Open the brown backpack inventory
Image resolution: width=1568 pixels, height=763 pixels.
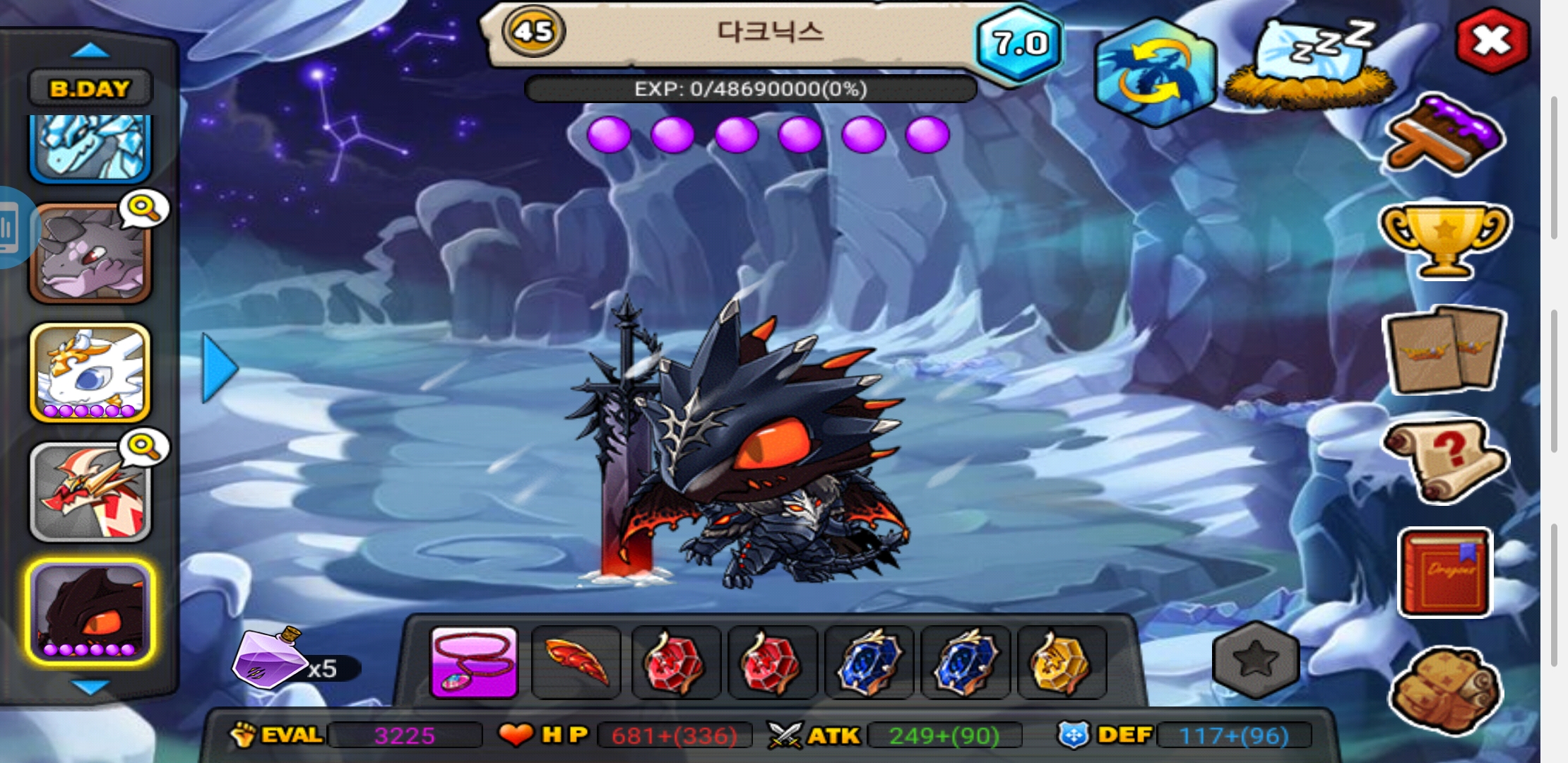(1444, 690)
